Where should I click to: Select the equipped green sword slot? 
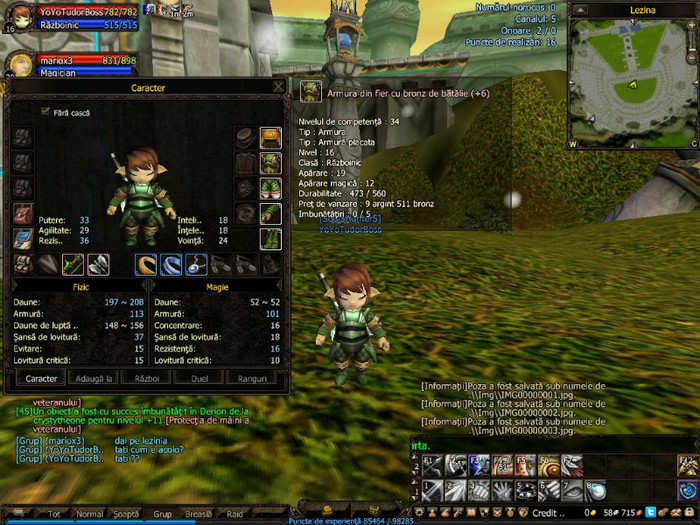coord(72,264)
